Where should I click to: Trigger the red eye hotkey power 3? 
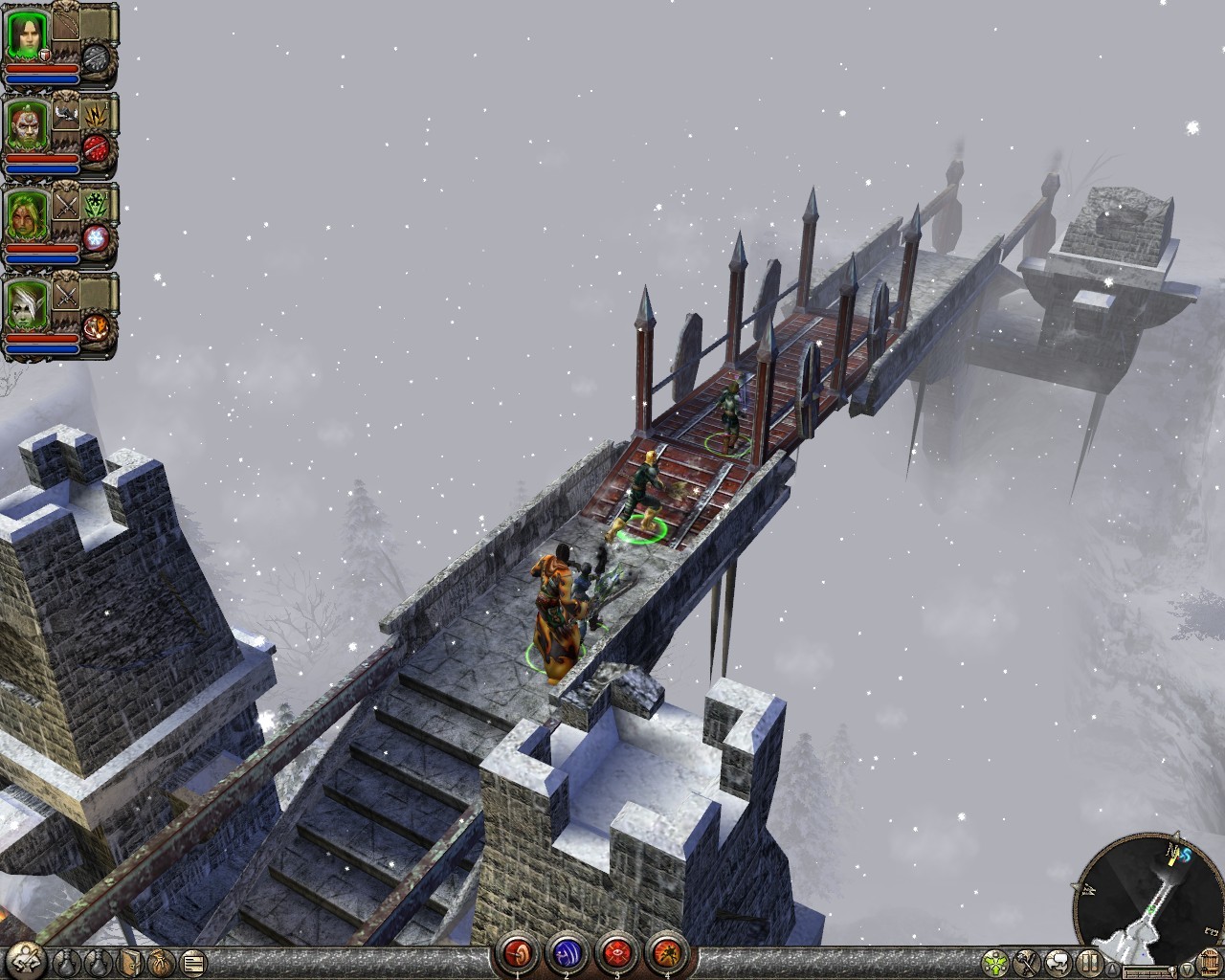(x=614, y=954)
